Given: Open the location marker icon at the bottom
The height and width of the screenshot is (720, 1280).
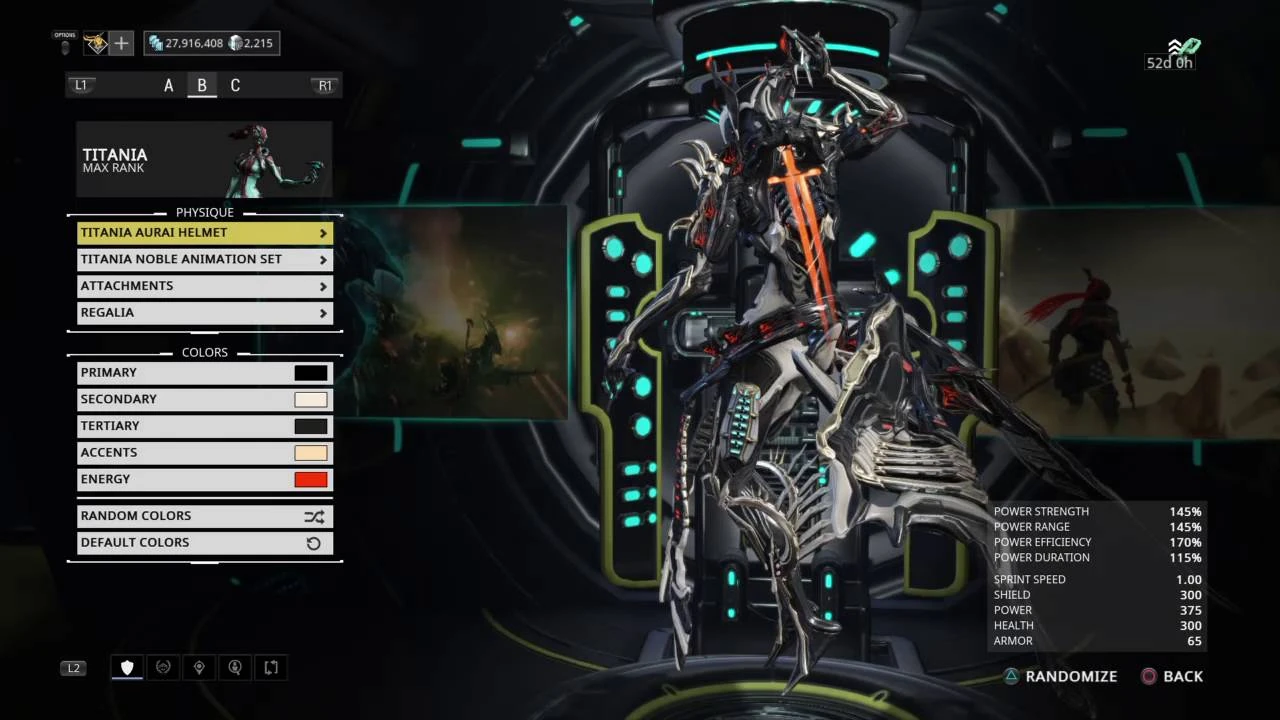Looking at the screenshot, I should point(199,667).
